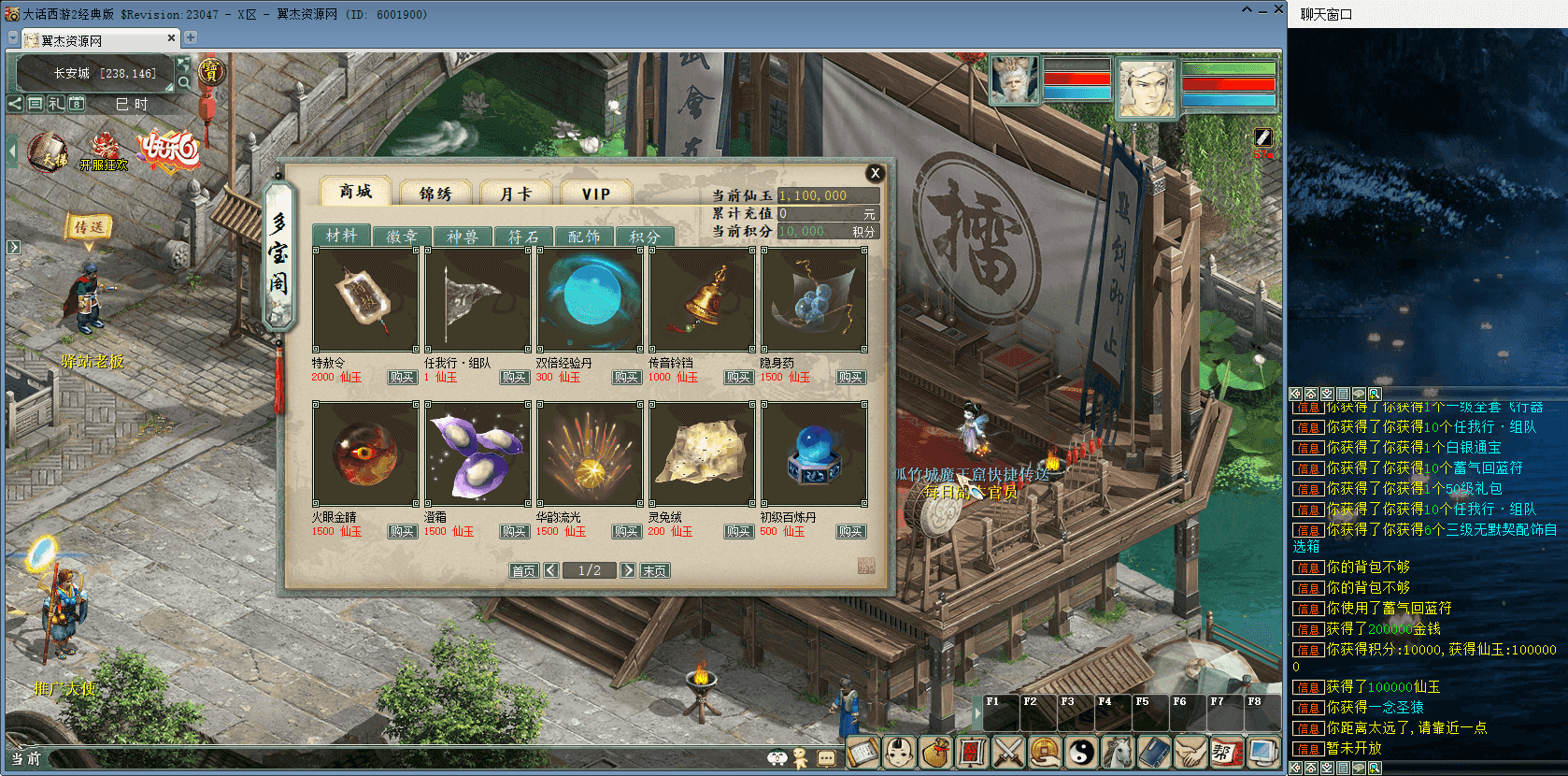
Task: View the 积分 category tab
Action: click(x=645, y=237)
